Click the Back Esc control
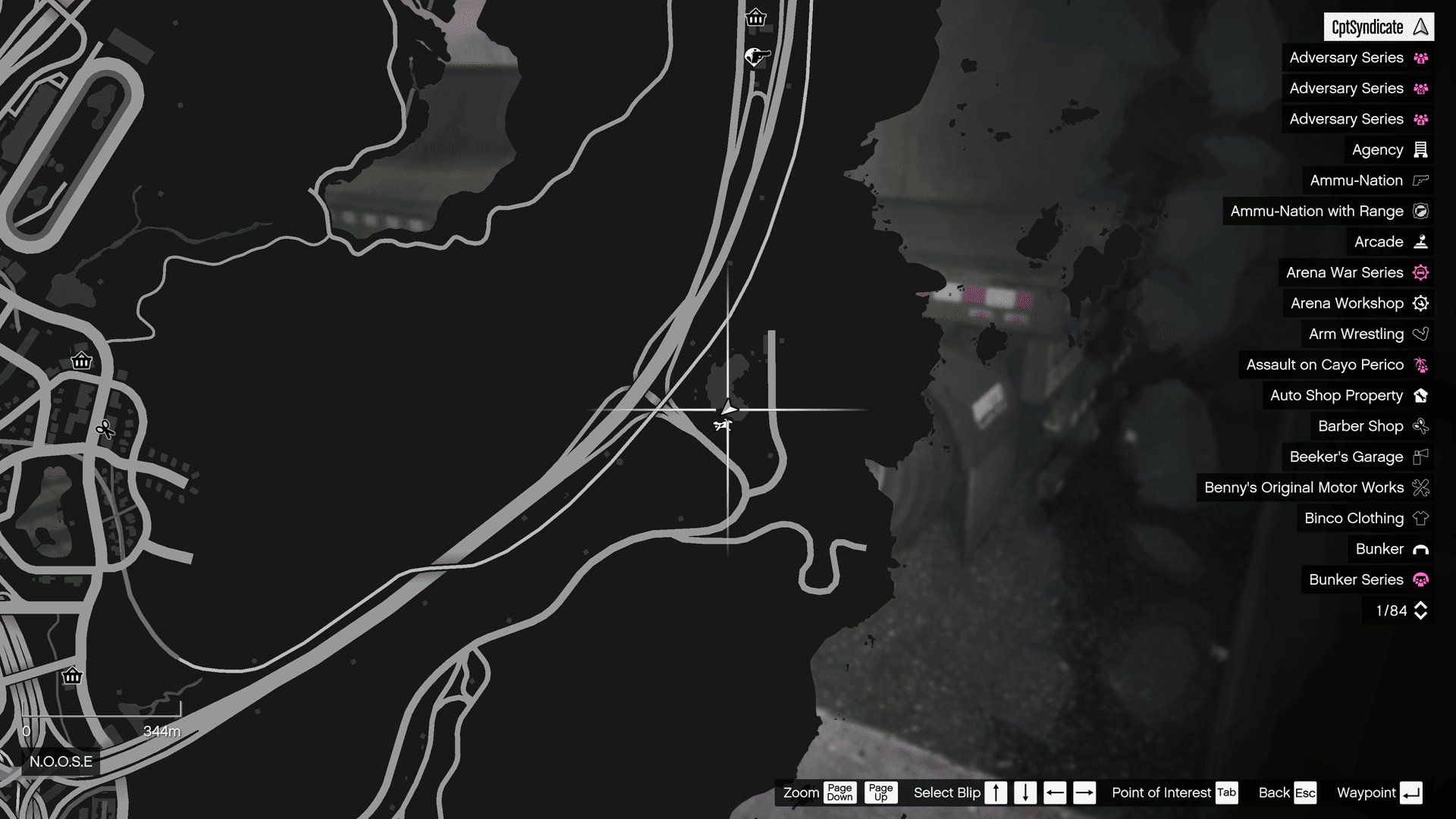The height and width of the screenshot is (819, 1456). point(1287,792)
